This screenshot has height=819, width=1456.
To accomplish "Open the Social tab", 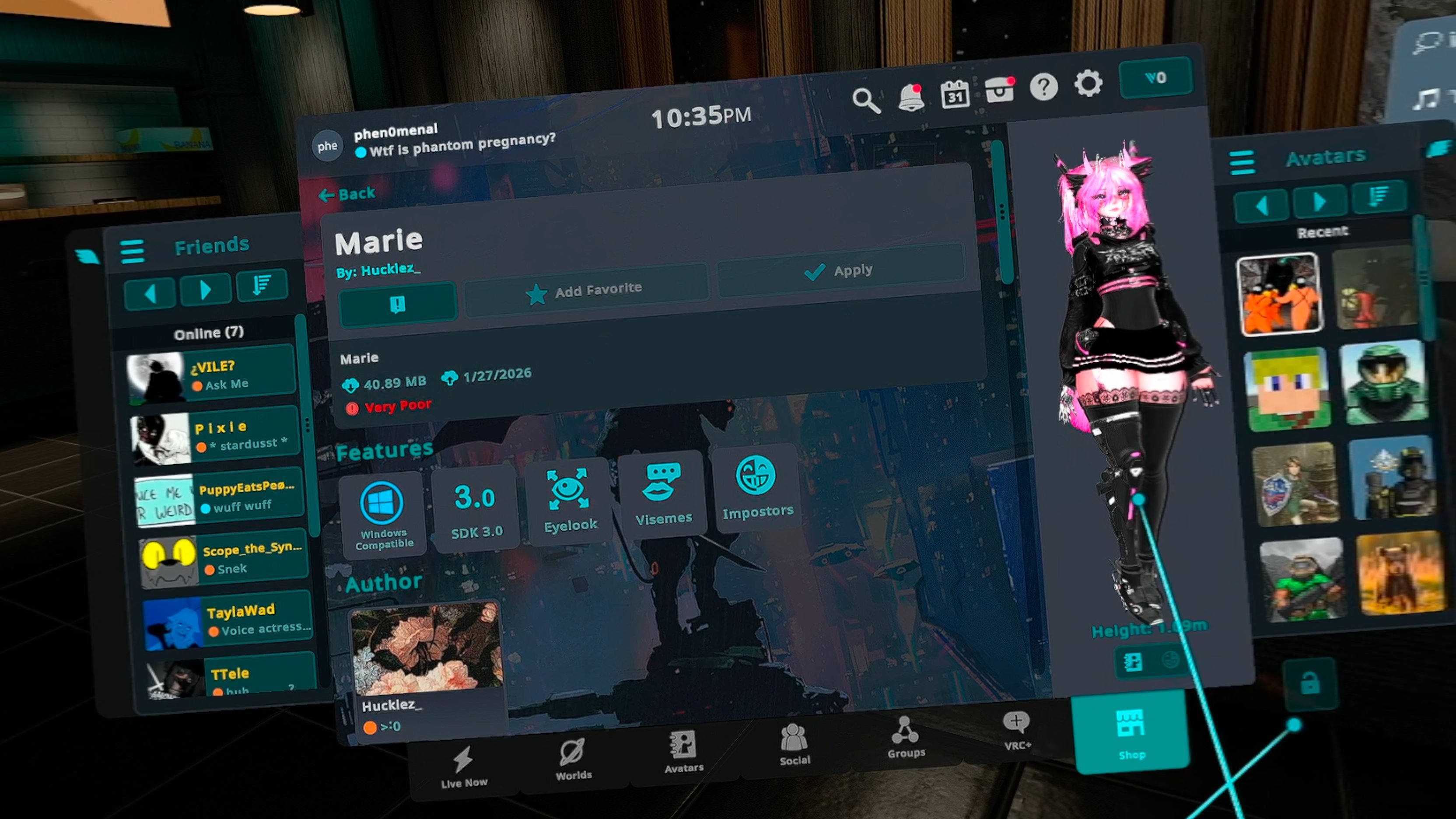I will (x=794, y=744).
